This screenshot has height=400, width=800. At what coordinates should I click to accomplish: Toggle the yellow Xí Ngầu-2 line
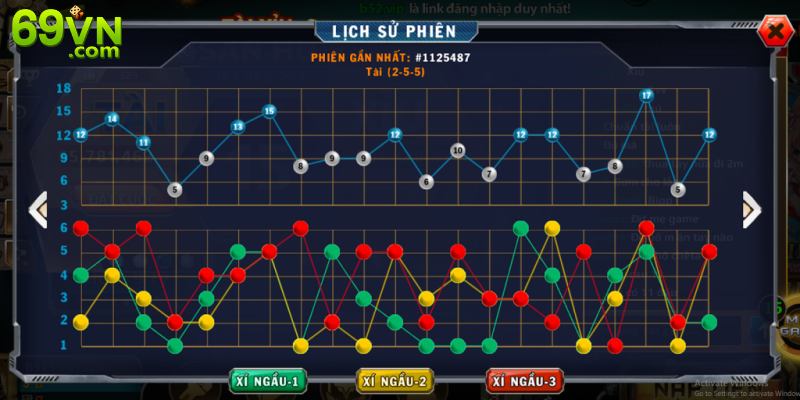tap(397, 381)
